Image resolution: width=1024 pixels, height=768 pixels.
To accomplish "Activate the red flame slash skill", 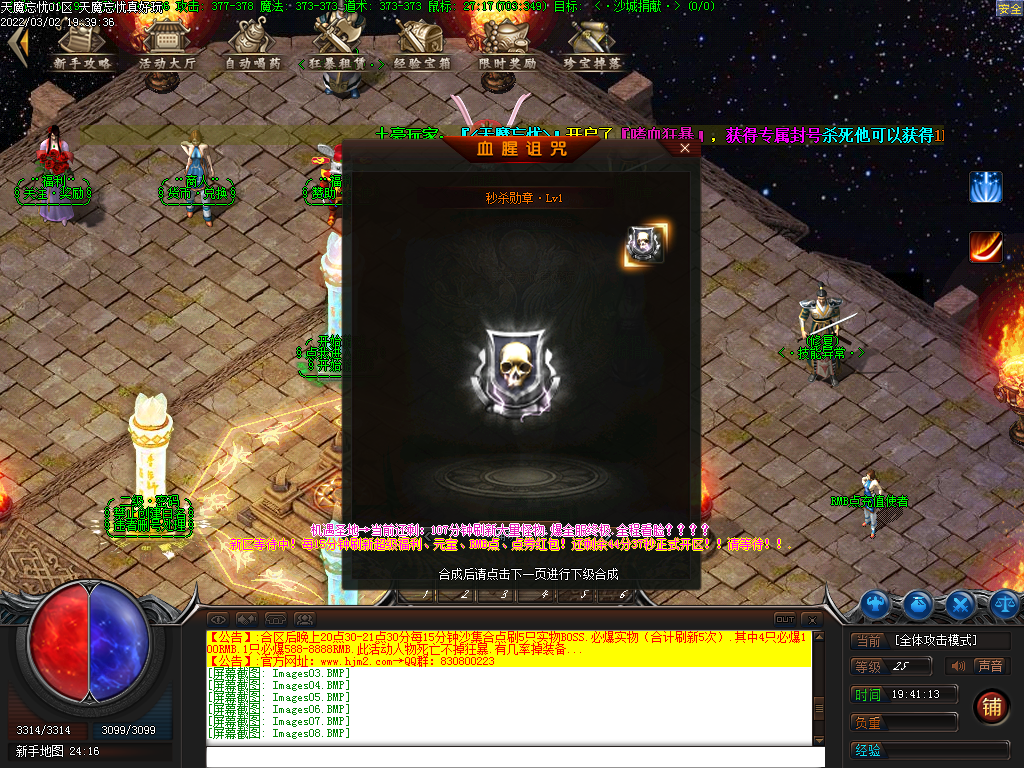I will [x=985, y=246].
